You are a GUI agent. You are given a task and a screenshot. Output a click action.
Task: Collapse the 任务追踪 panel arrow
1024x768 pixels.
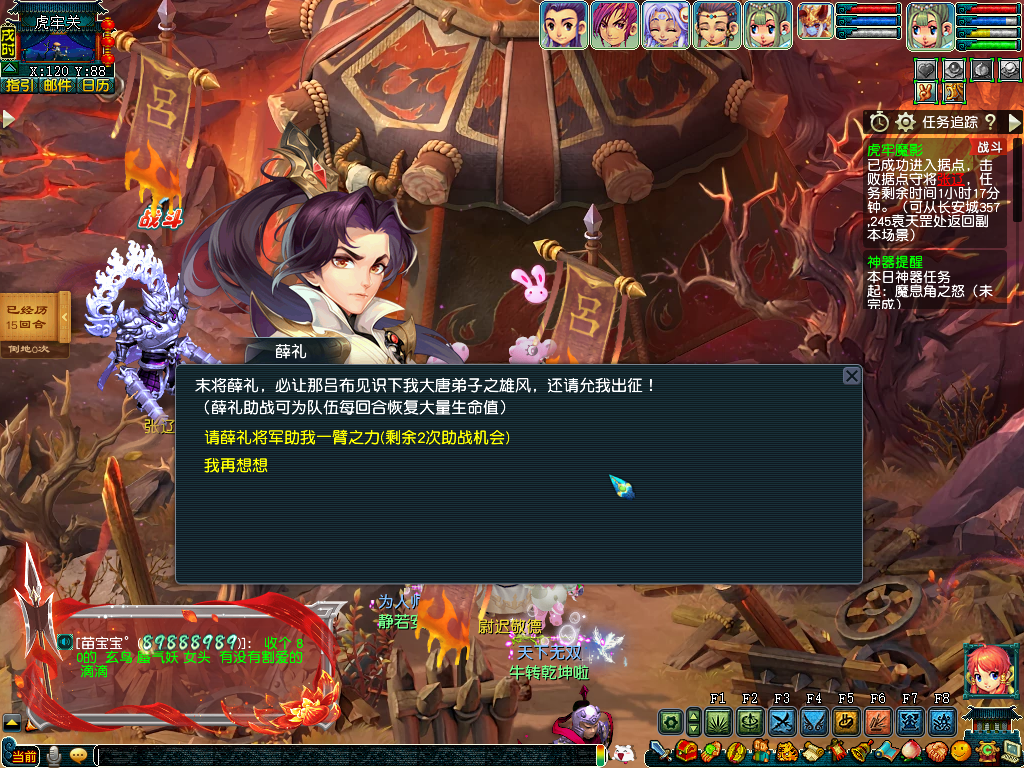1014,122
